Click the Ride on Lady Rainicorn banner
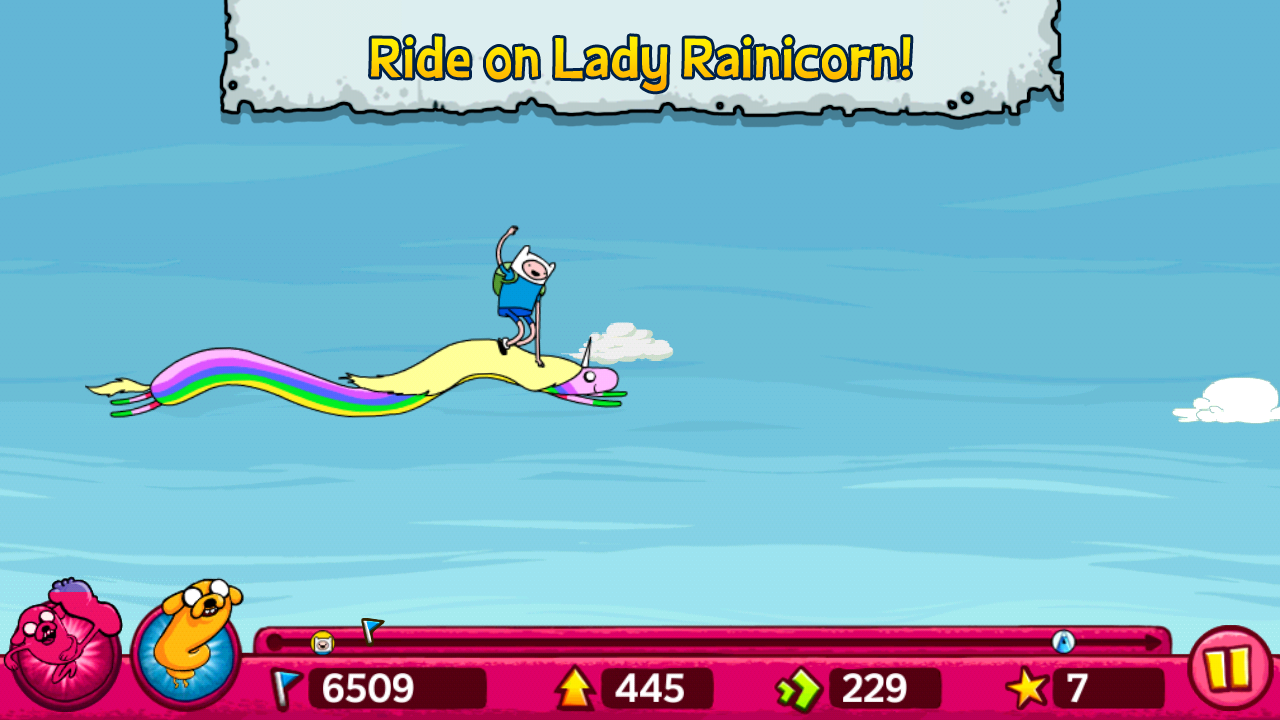This screenshot has height=720, width=1280. 640,60
